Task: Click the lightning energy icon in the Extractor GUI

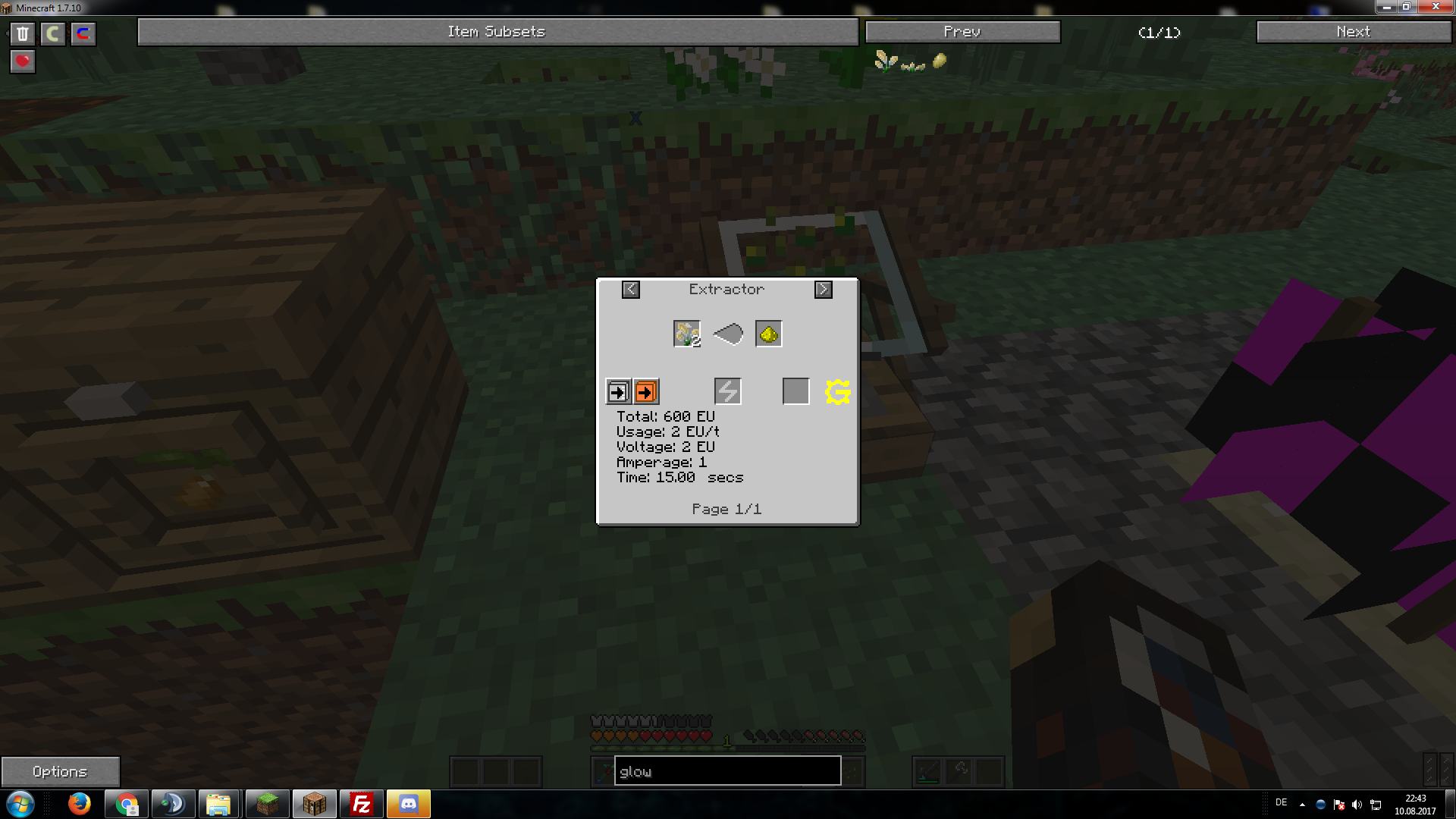Action: pyautogui.click(x=726, y=391)
